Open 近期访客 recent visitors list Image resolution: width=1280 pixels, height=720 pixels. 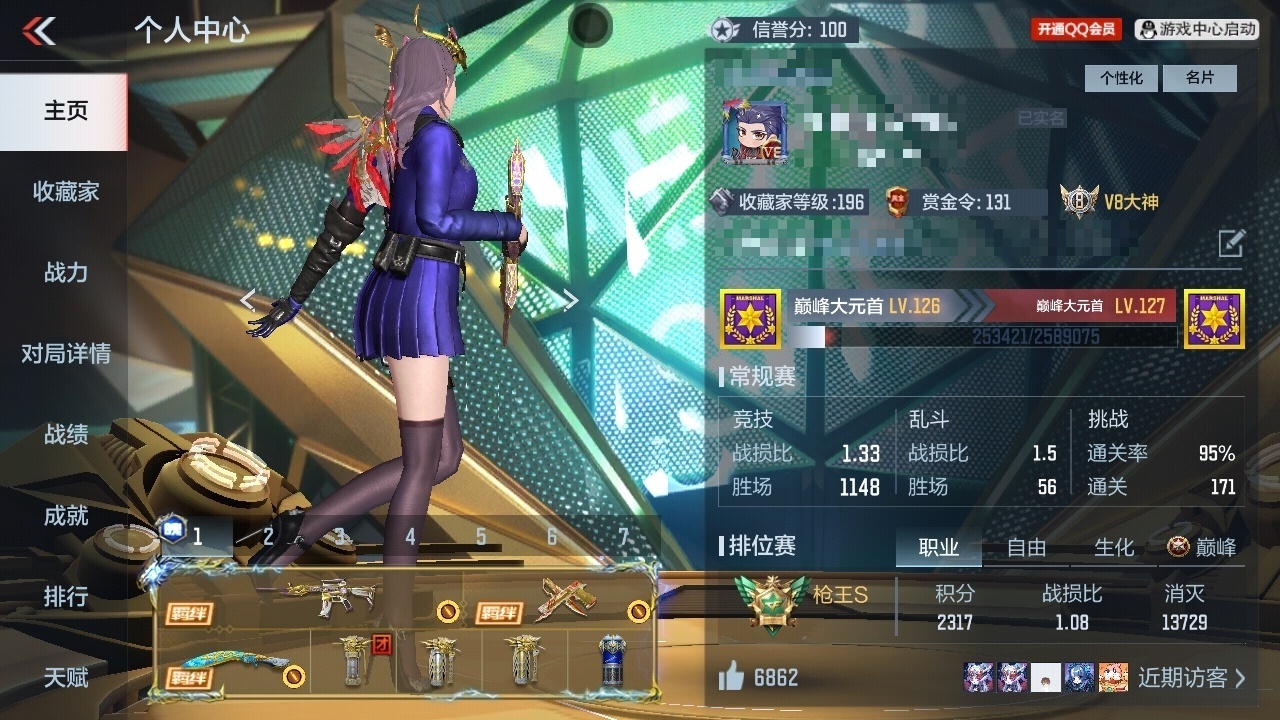tap(1190, 678)
